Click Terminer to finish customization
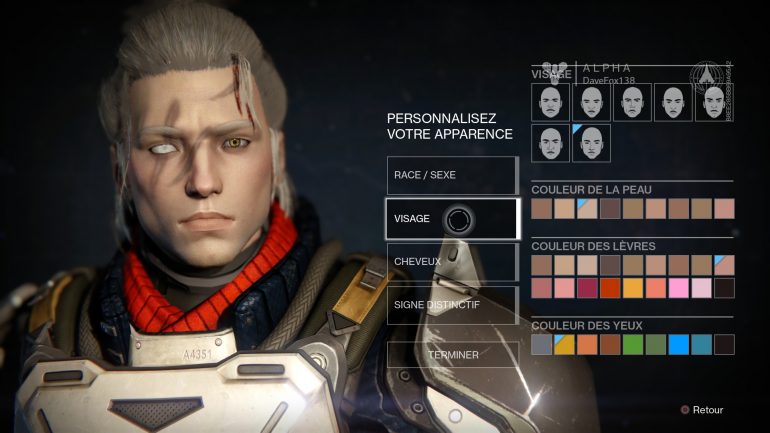 click(x=452, y=354)
